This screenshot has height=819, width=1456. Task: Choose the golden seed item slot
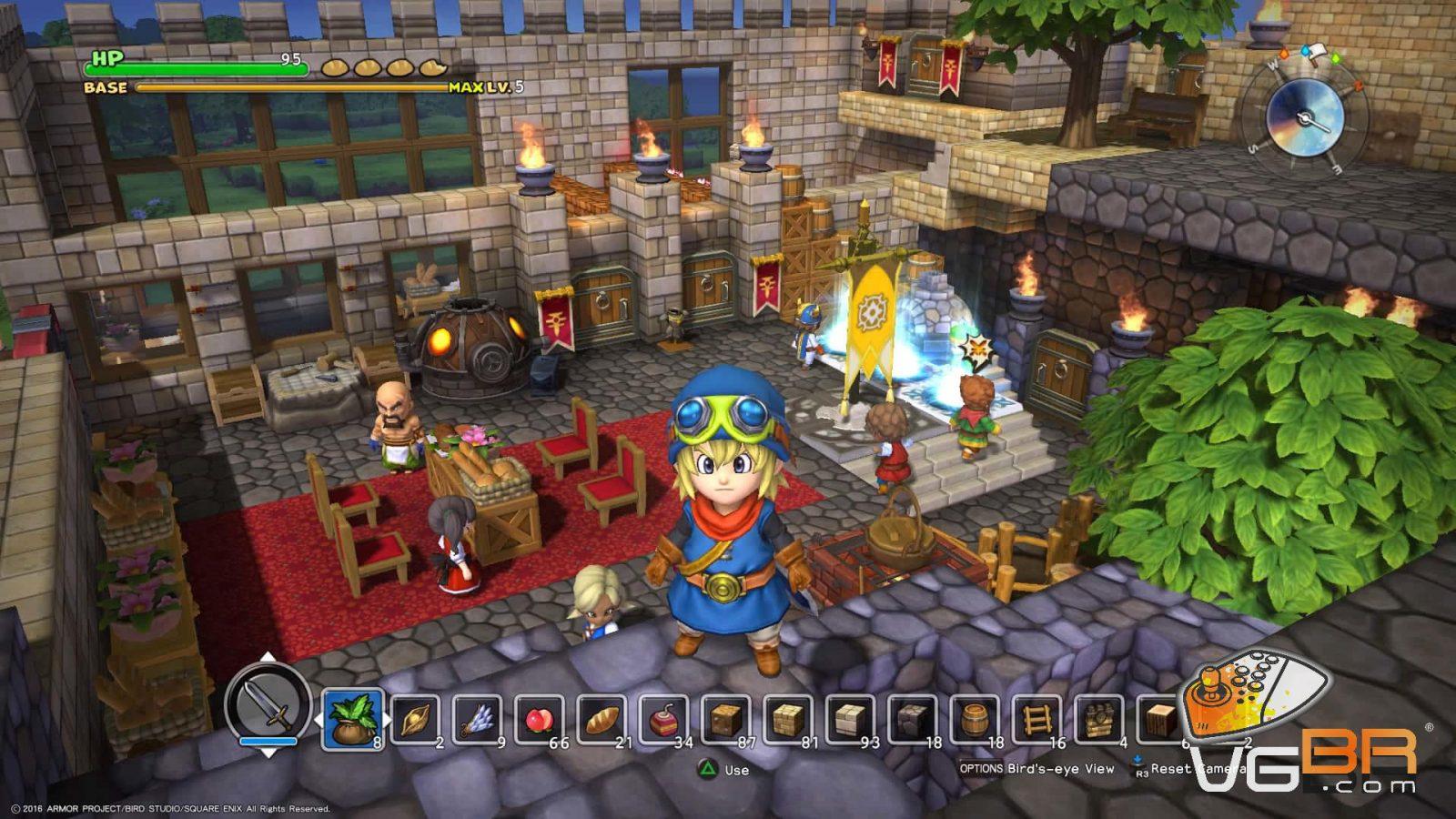[415, 720]
